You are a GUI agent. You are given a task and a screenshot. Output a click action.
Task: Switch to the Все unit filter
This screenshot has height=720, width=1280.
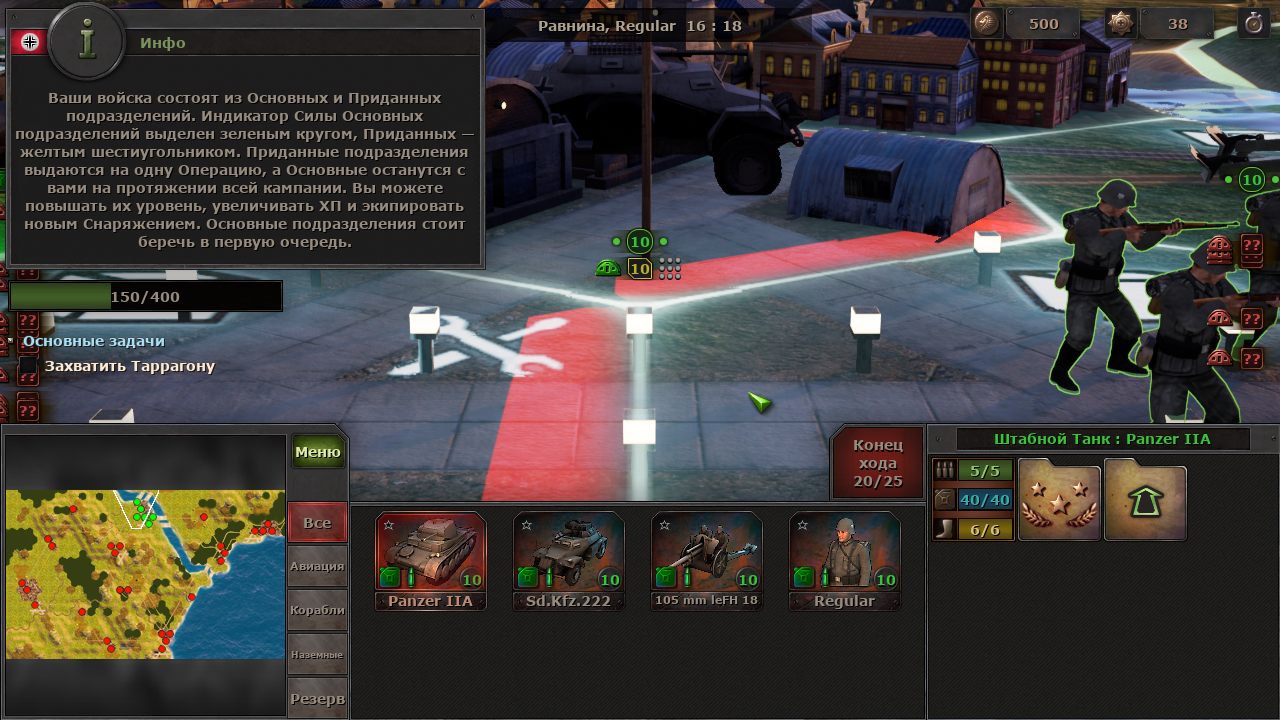(317, 523)
